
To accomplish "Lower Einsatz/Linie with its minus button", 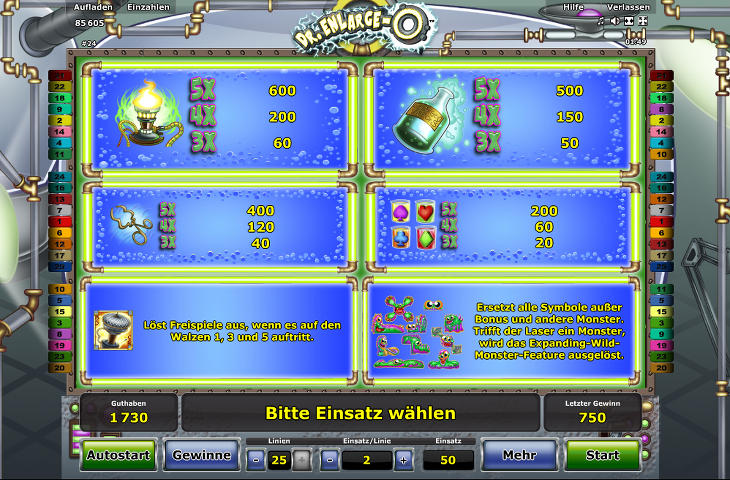I will tap(329, 460).
